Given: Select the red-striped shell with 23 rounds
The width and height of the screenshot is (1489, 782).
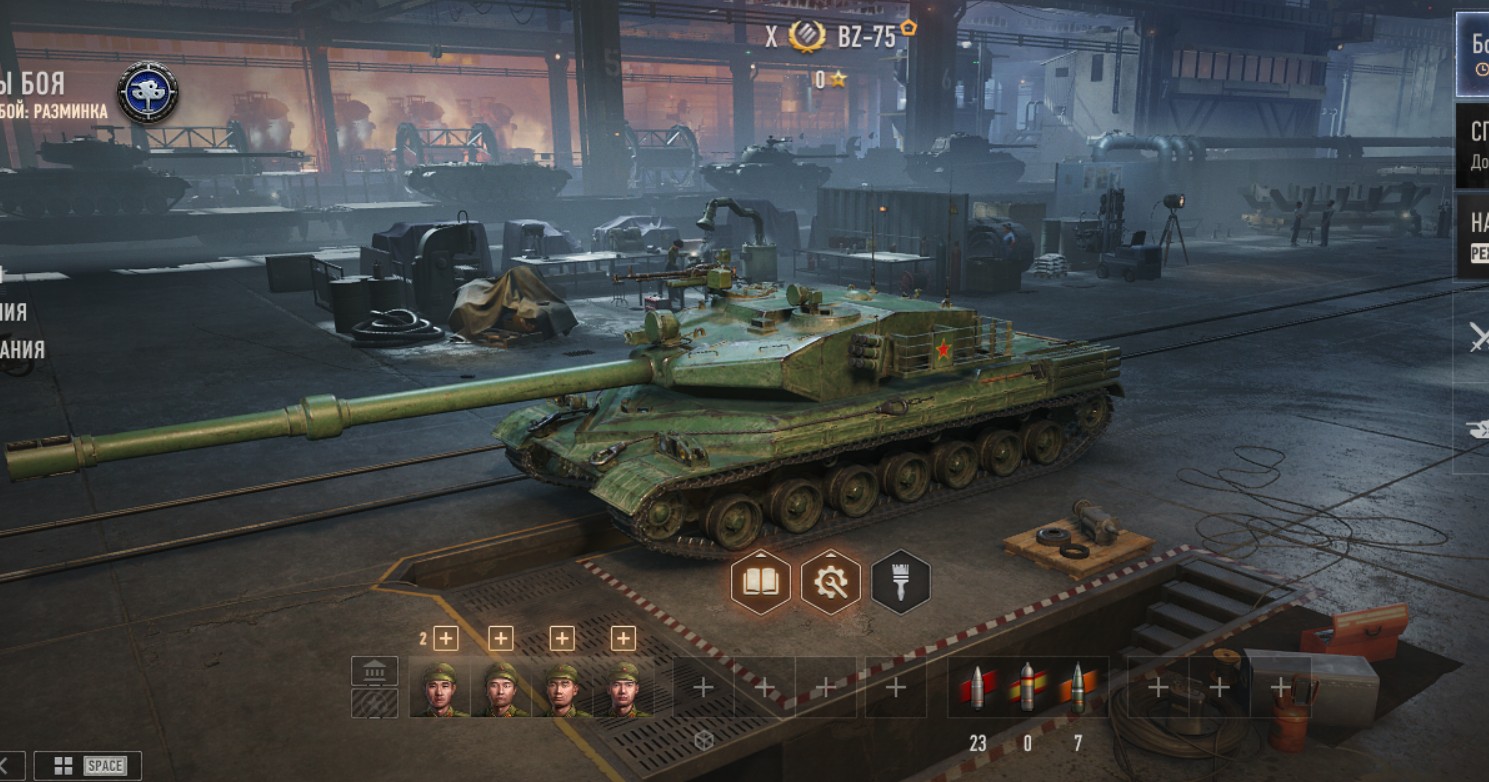Looking at the screenshot, I should pyautogui.click(x=977, y=688).
